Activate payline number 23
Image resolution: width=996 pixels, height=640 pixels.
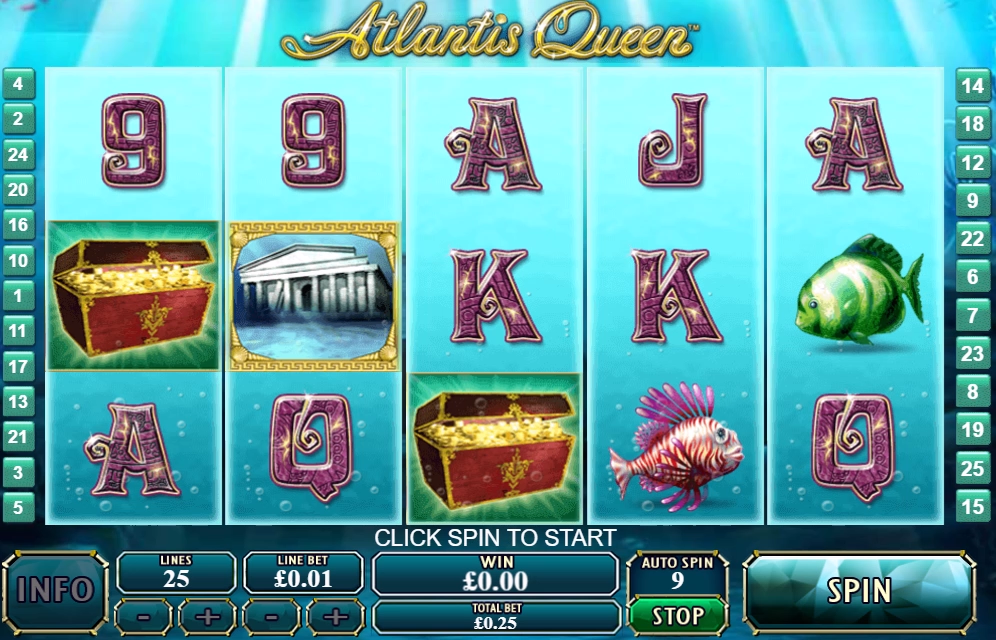[973, 353]
